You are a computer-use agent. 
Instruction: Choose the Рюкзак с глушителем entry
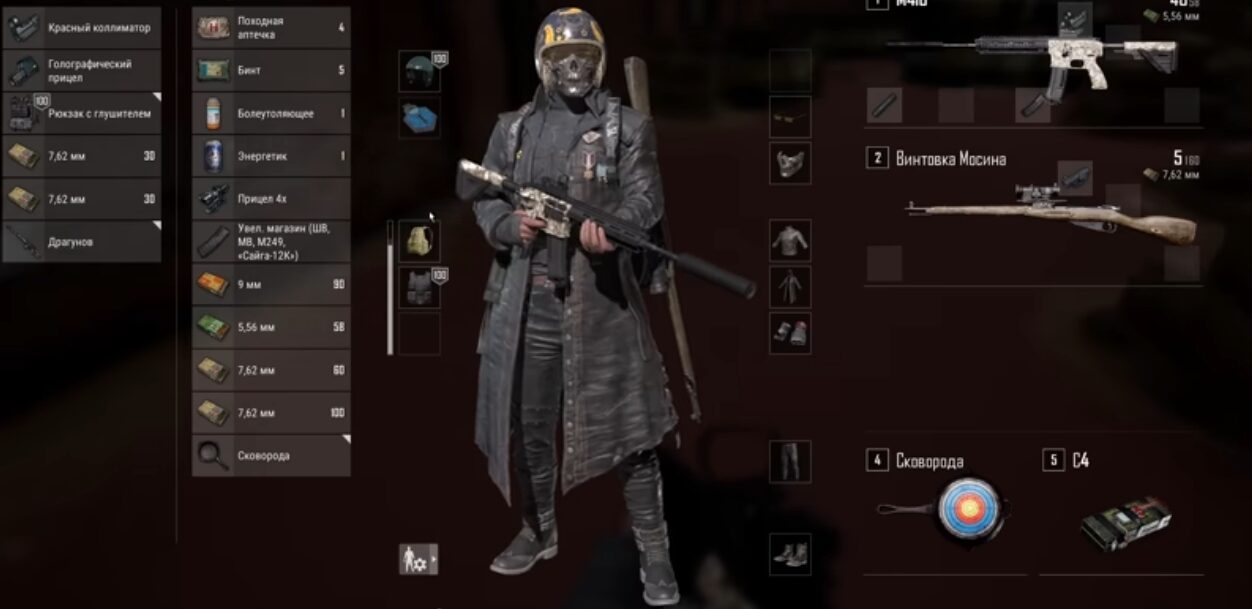point(82,114)
